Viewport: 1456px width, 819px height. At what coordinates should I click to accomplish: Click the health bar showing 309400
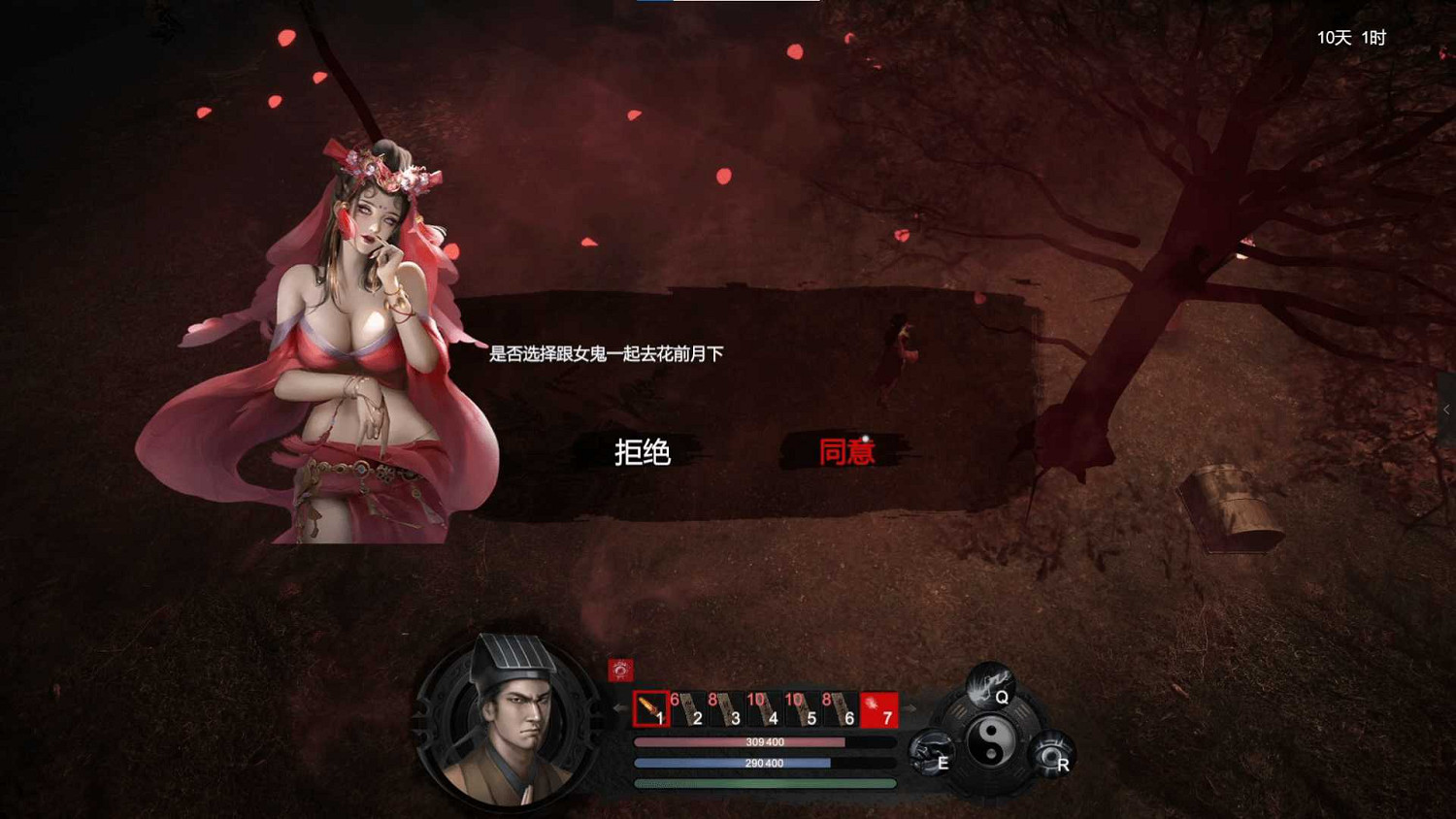point(762,742)
